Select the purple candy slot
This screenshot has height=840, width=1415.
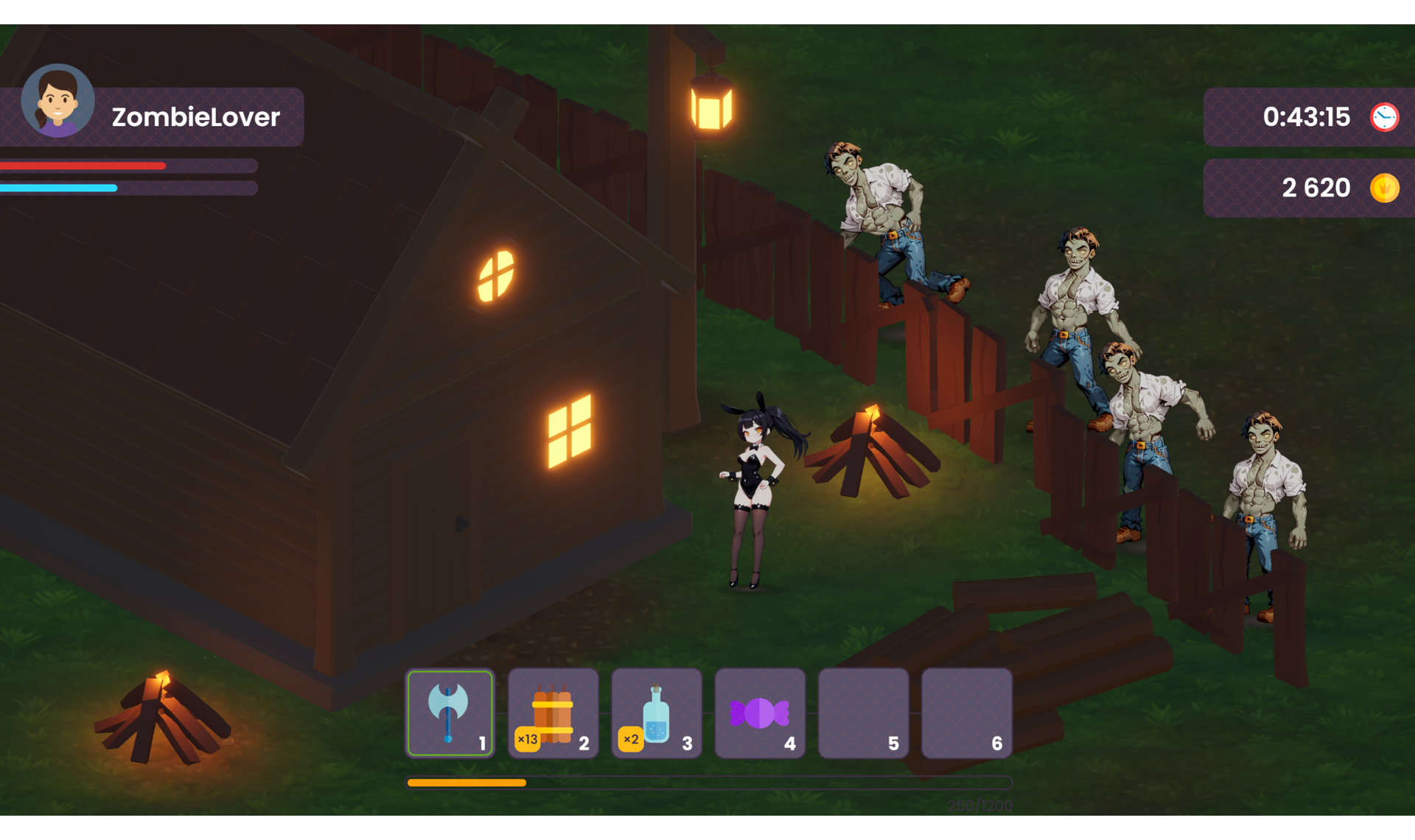coord(759,713)
